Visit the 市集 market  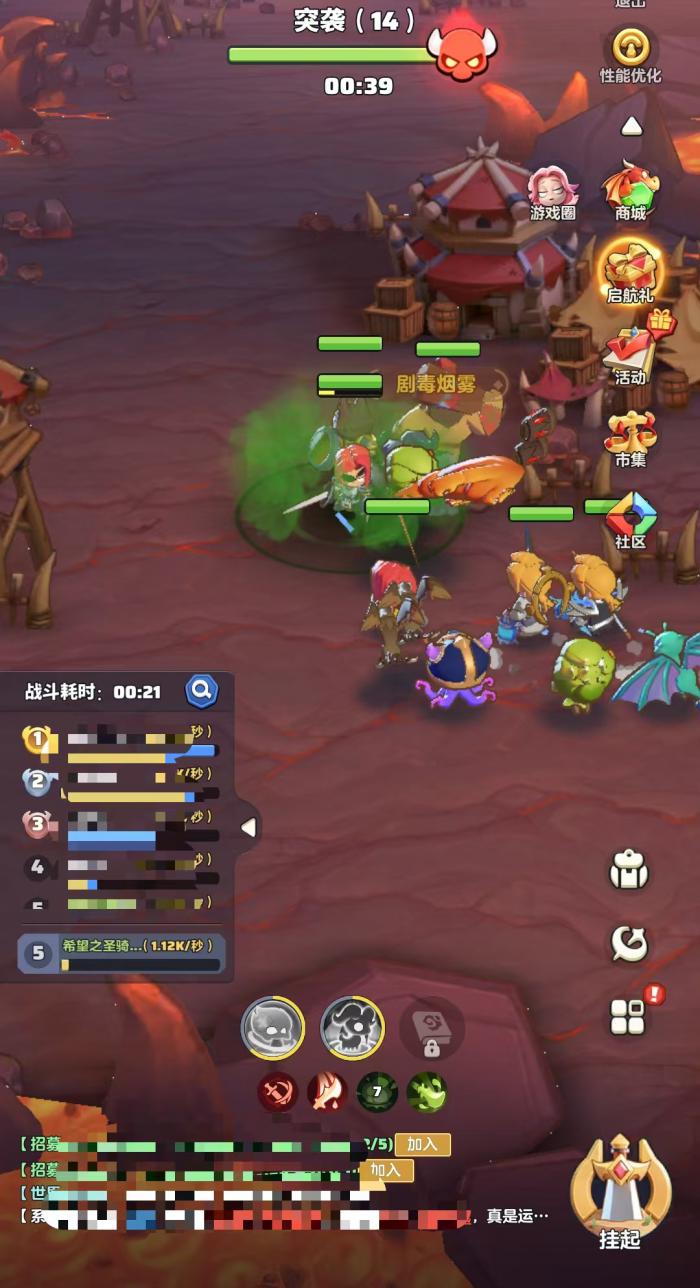(630, 437)
